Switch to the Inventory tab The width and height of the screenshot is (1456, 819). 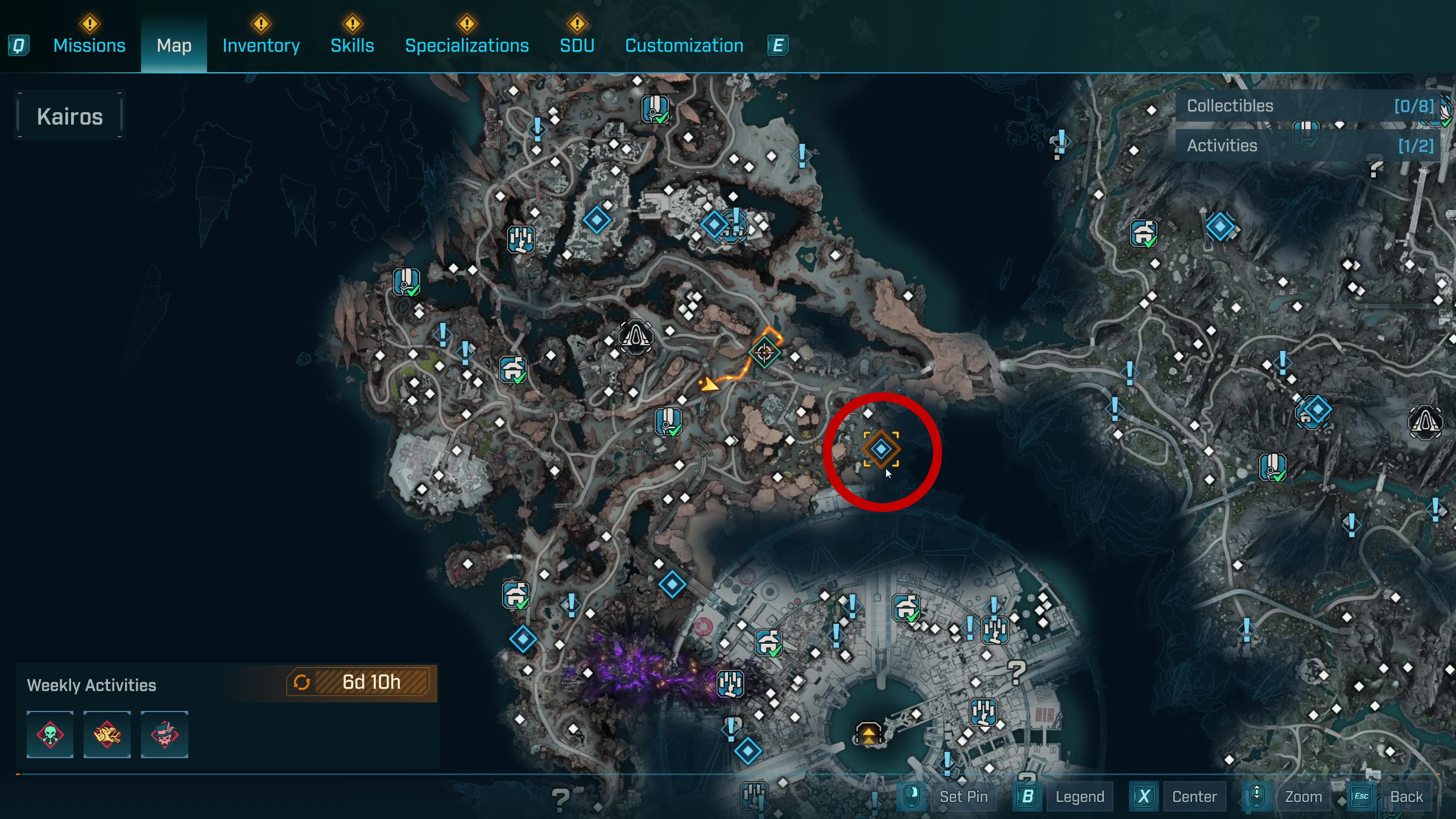point(261,45)
